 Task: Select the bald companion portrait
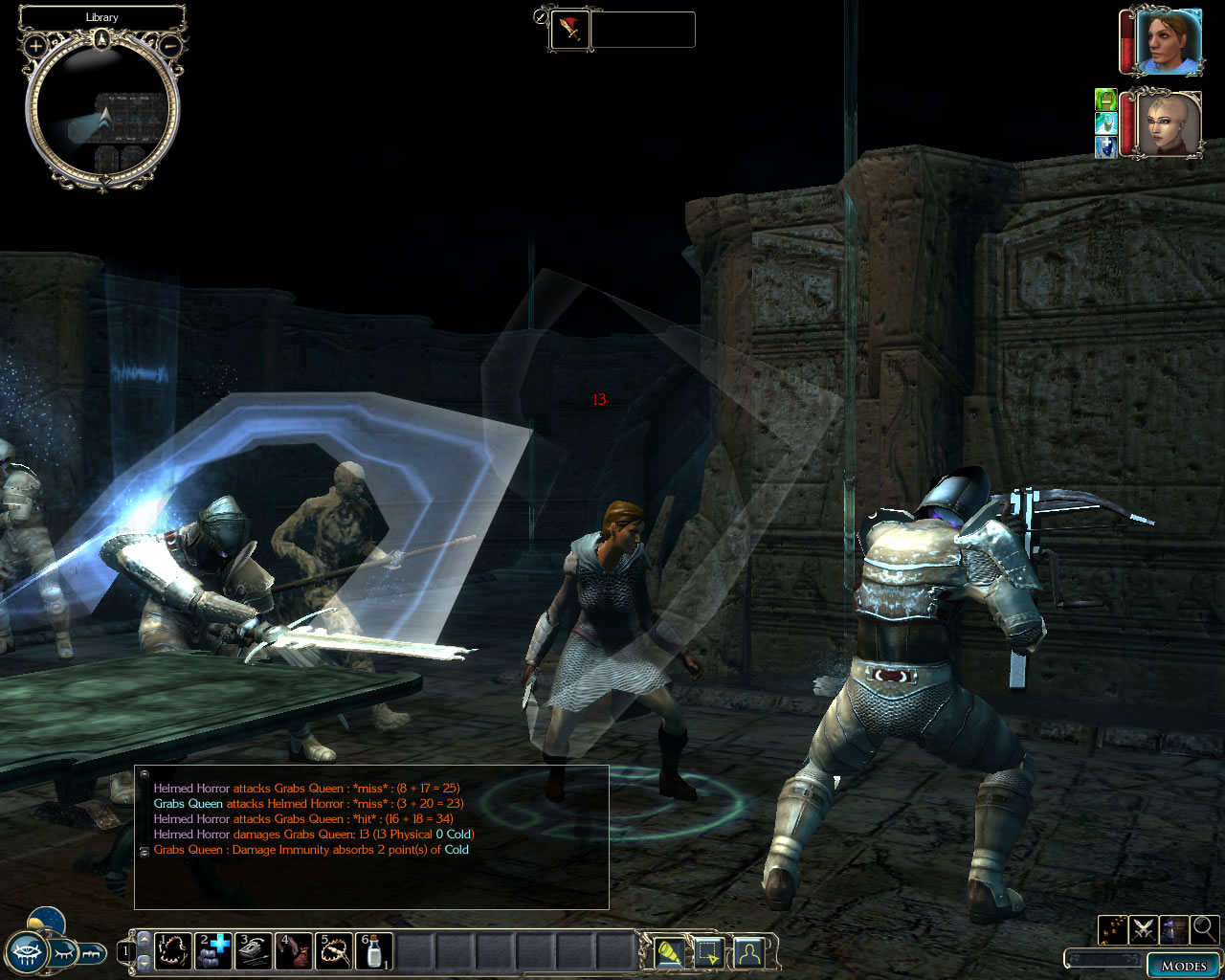1168,123
